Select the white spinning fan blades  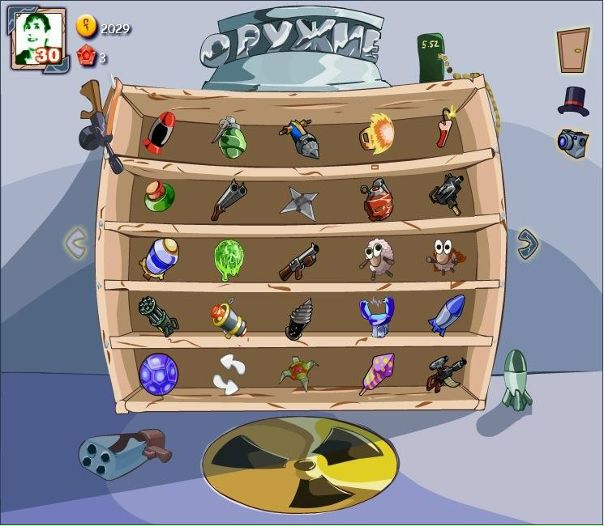coord(230,373)
